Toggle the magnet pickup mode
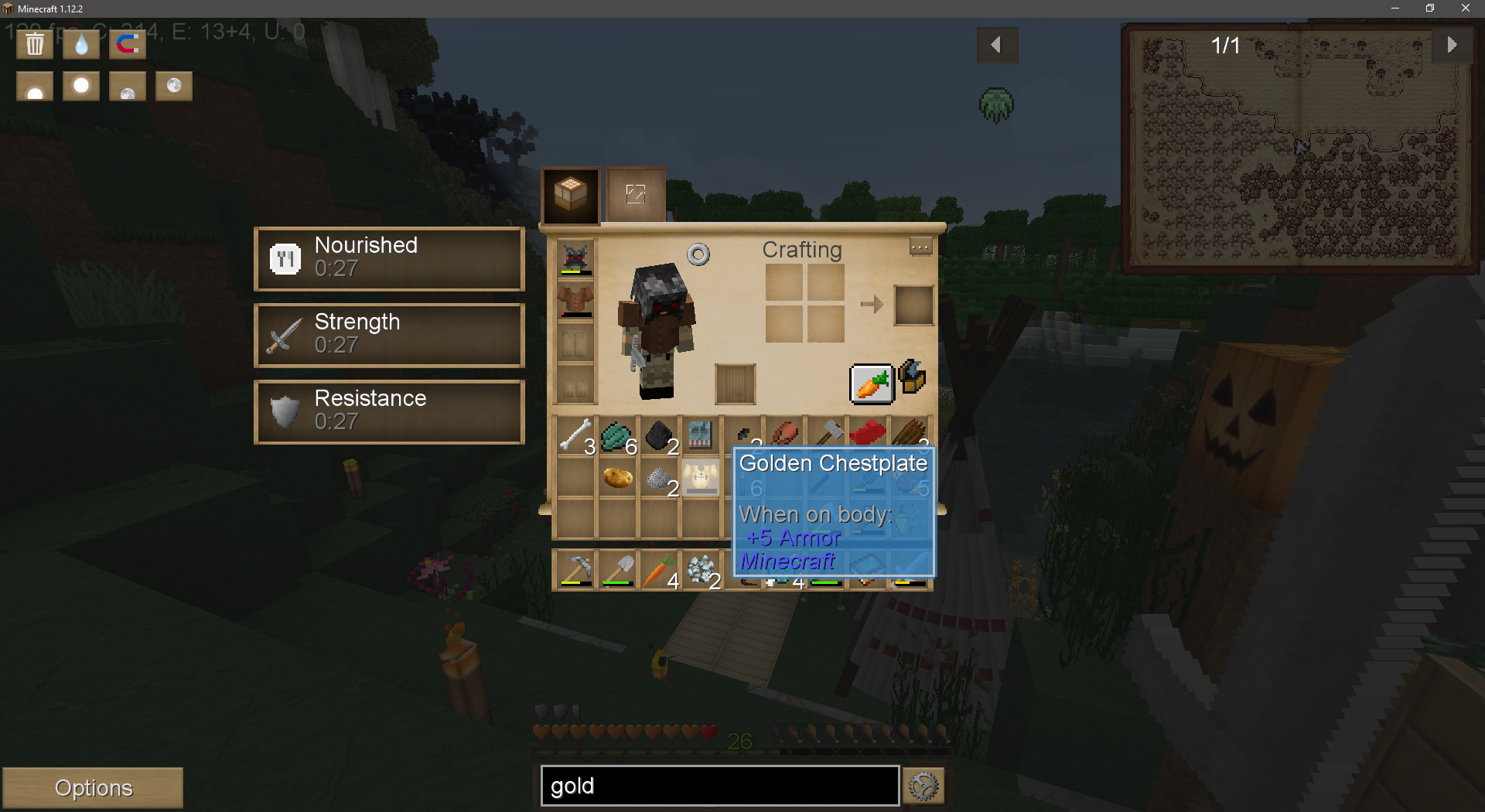Viewport: 1485px width, 812px height. coord(127,44)
